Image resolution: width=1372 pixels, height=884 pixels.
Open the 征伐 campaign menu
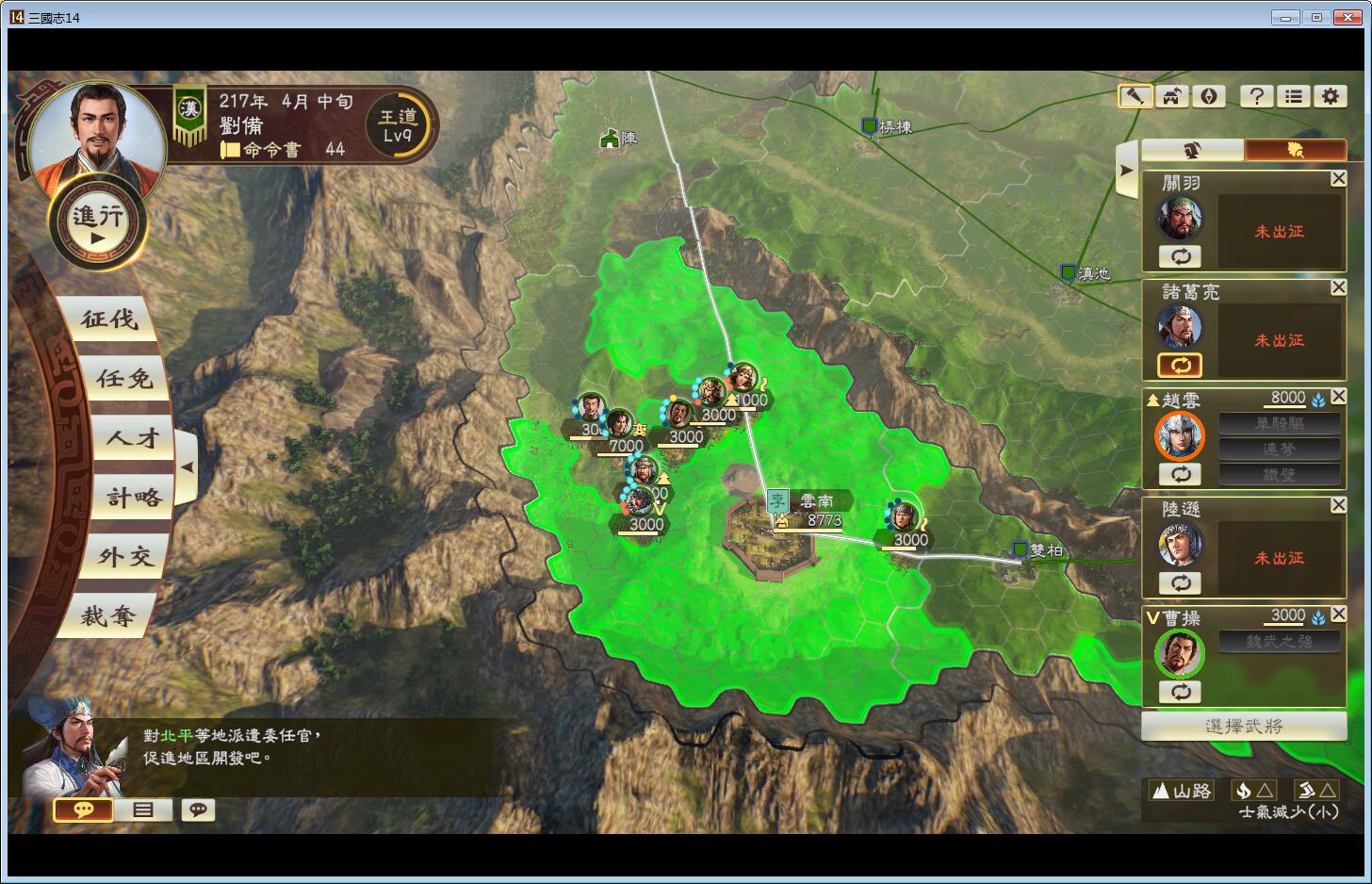coord(109,319)
